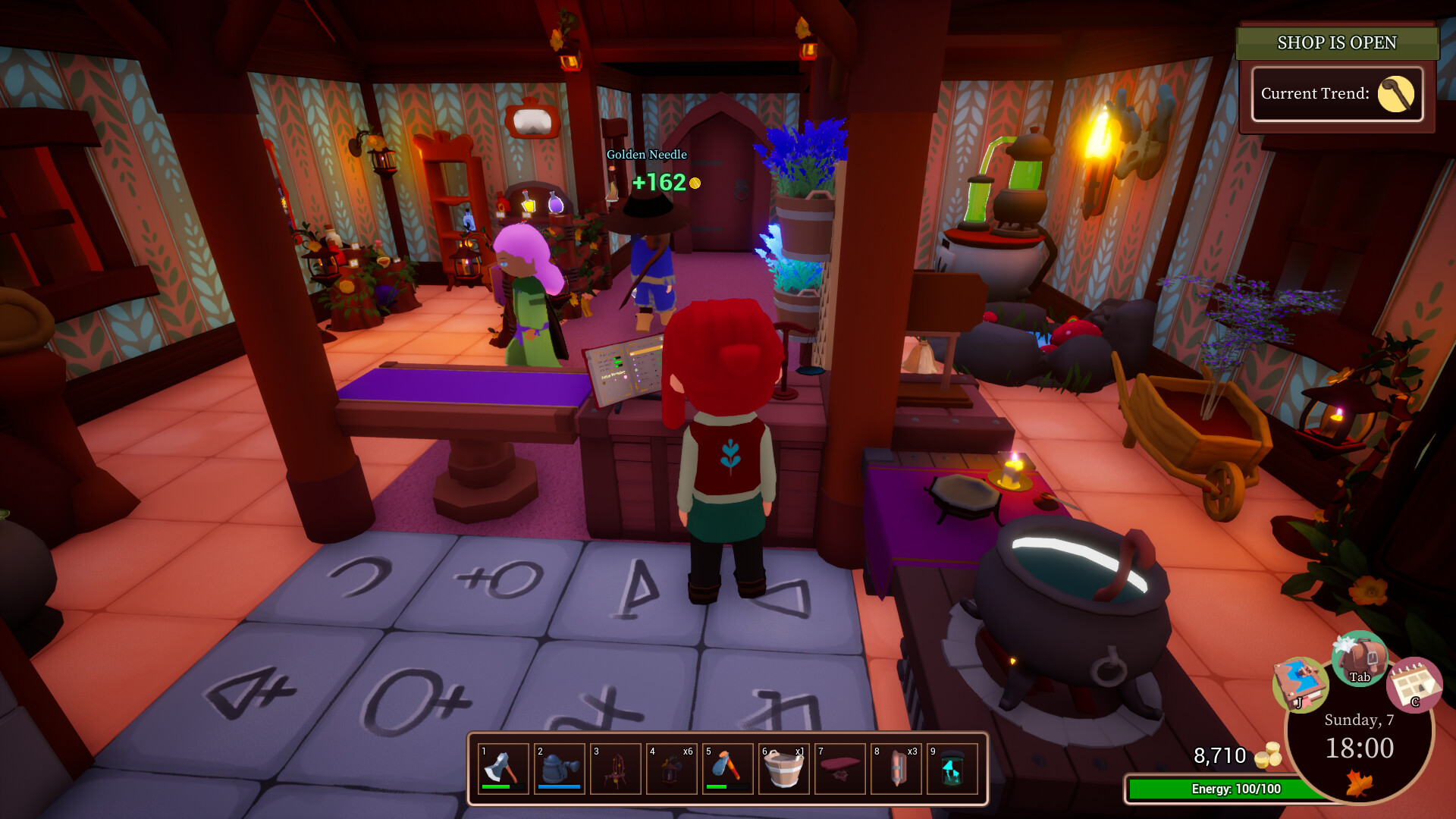Select the furniture item in hotbar slot 3
This screenshot has height=819, width=1456.
[616, 768]
